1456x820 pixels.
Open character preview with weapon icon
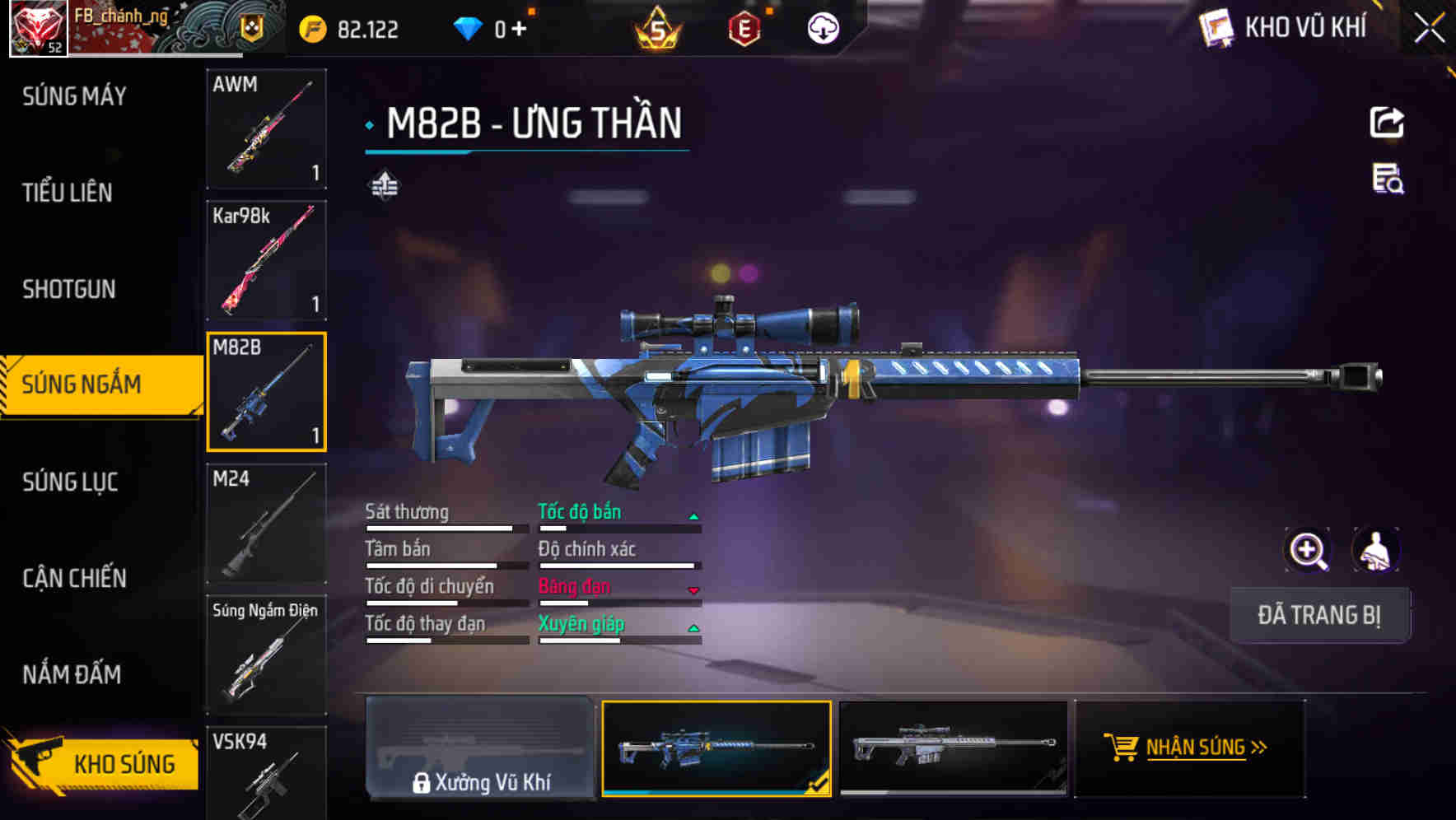tap(1377, 550)
